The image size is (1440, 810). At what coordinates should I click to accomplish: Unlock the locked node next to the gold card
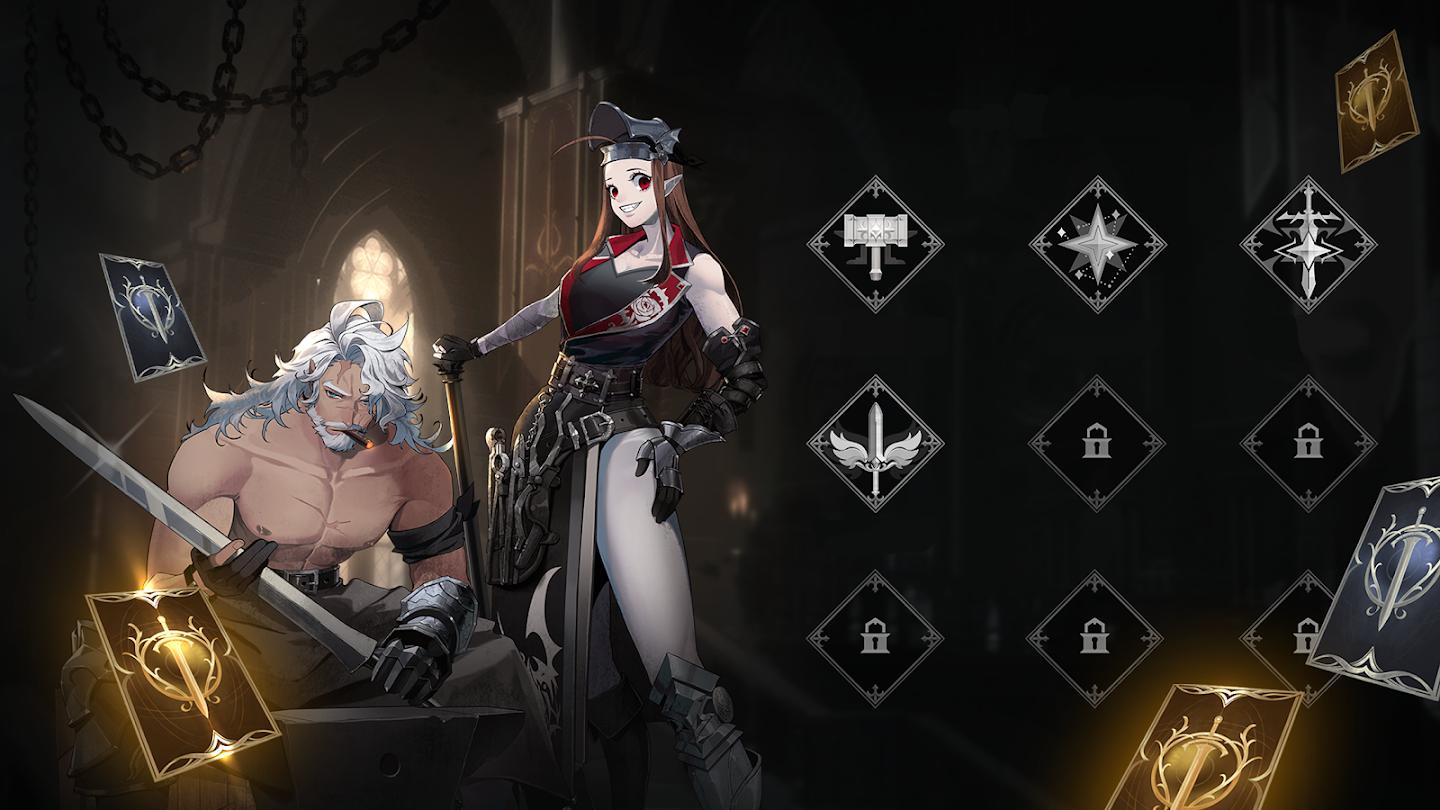coord(1305,638)
